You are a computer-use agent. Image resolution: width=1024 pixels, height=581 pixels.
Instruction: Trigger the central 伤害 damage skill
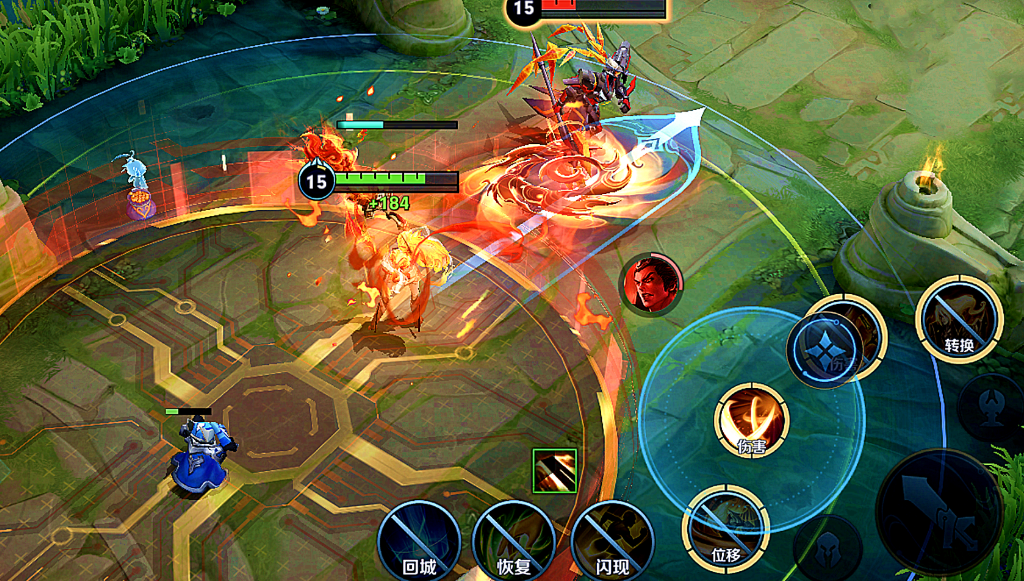click(x=752, y=420)
